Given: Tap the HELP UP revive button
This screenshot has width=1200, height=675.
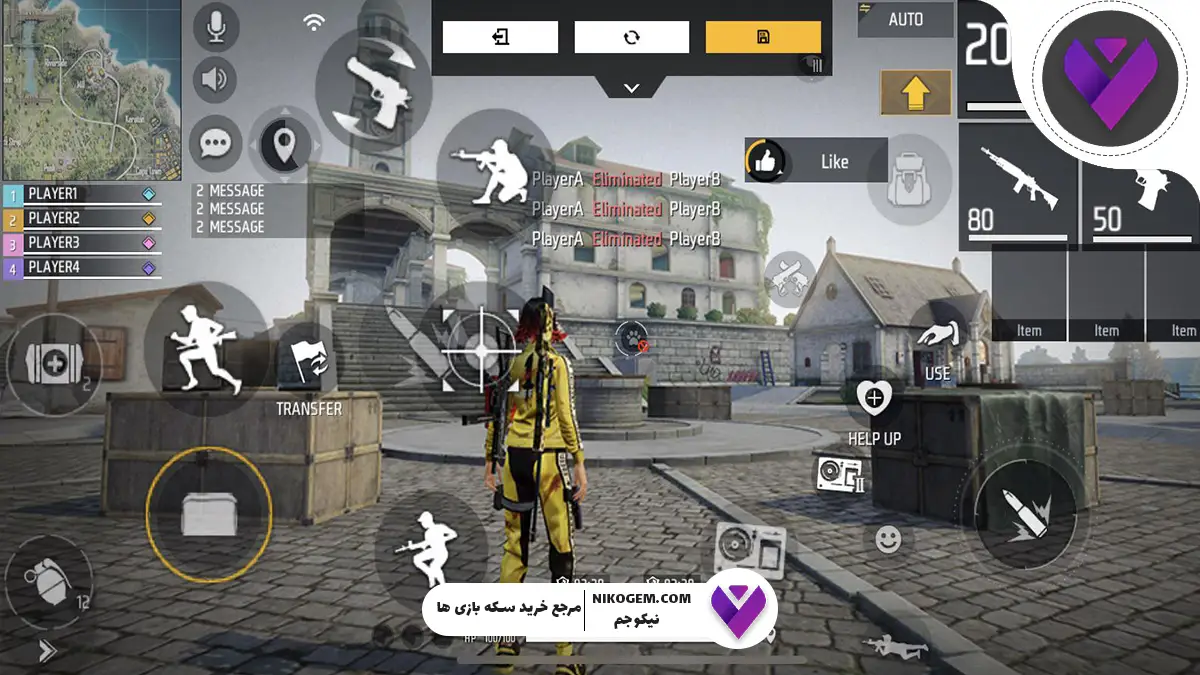Looking at the screenshot, I should 874,402.
